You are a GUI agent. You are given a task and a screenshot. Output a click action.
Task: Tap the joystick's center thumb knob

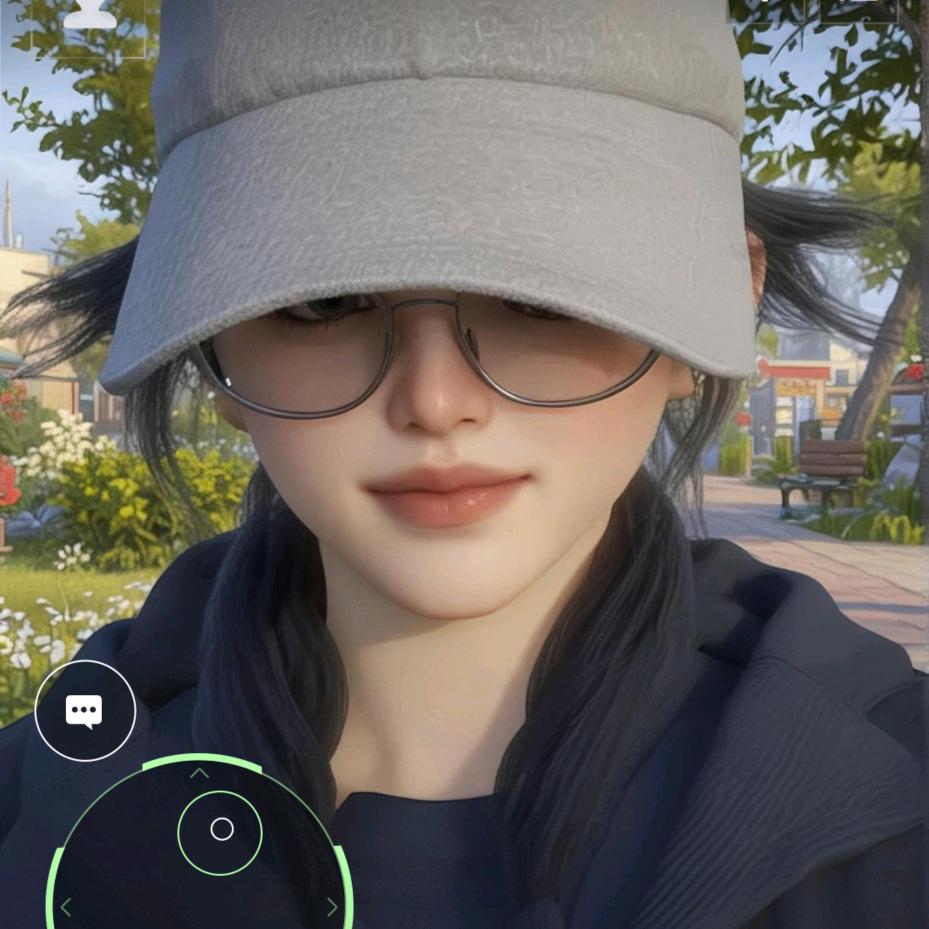(x=221, y=829)
